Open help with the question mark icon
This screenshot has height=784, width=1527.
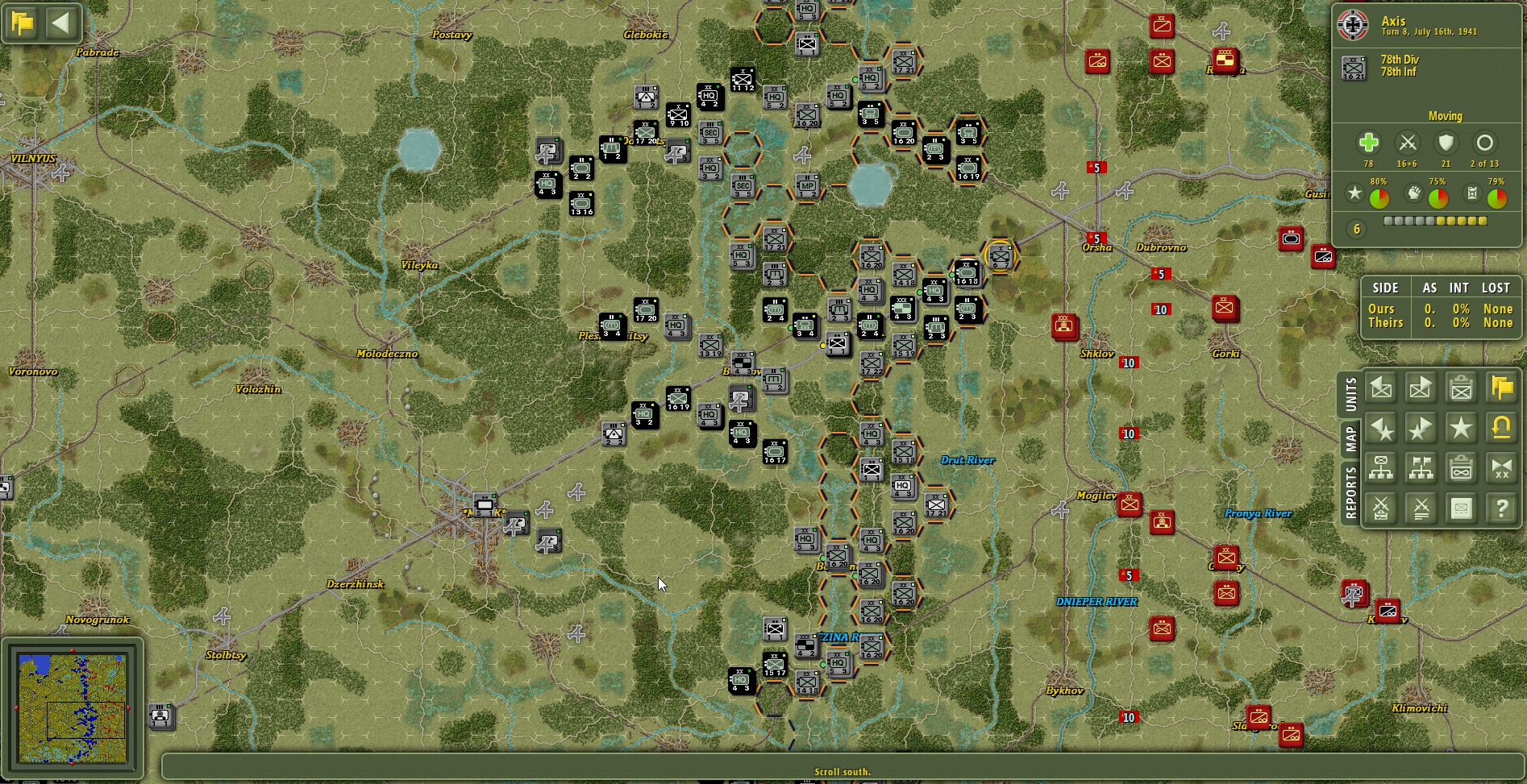(x=1500, y=509)
